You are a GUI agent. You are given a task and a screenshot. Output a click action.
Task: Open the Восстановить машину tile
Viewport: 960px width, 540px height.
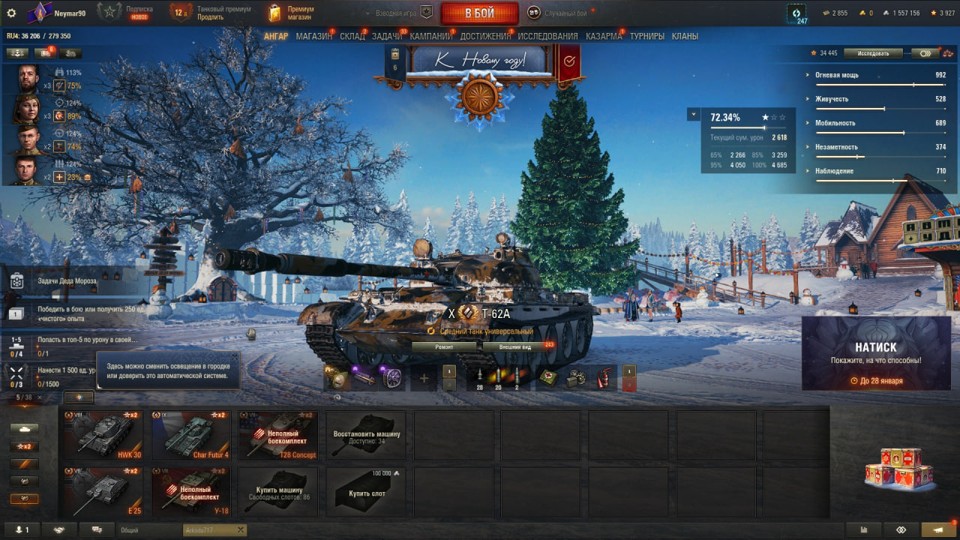(366, 434)
